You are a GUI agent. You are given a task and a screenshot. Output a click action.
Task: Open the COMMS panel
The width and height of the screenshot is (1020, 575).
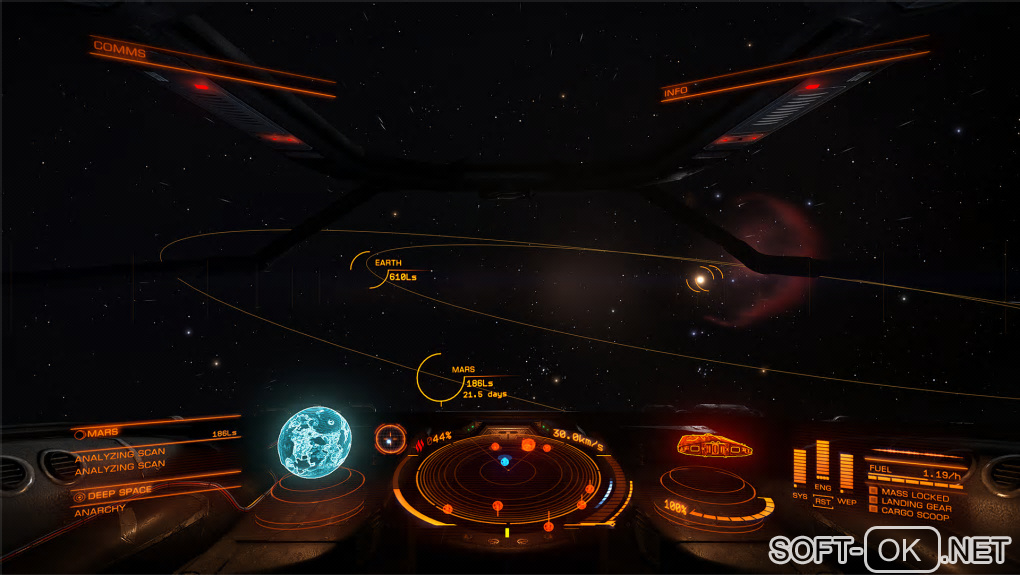tap(120, 47)
